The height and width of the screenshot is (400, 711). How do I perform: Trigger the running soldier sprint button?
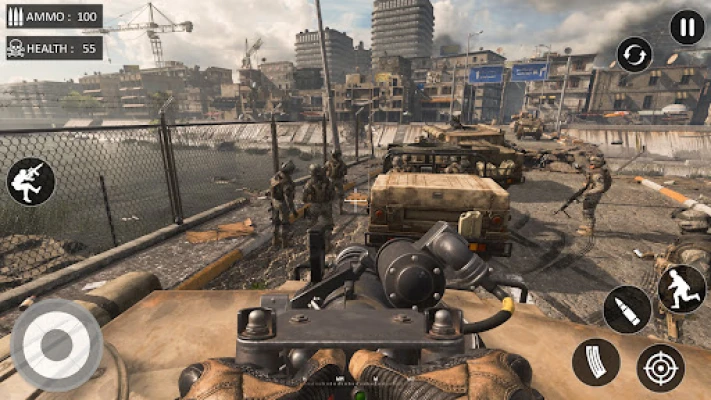coord(681,288)
